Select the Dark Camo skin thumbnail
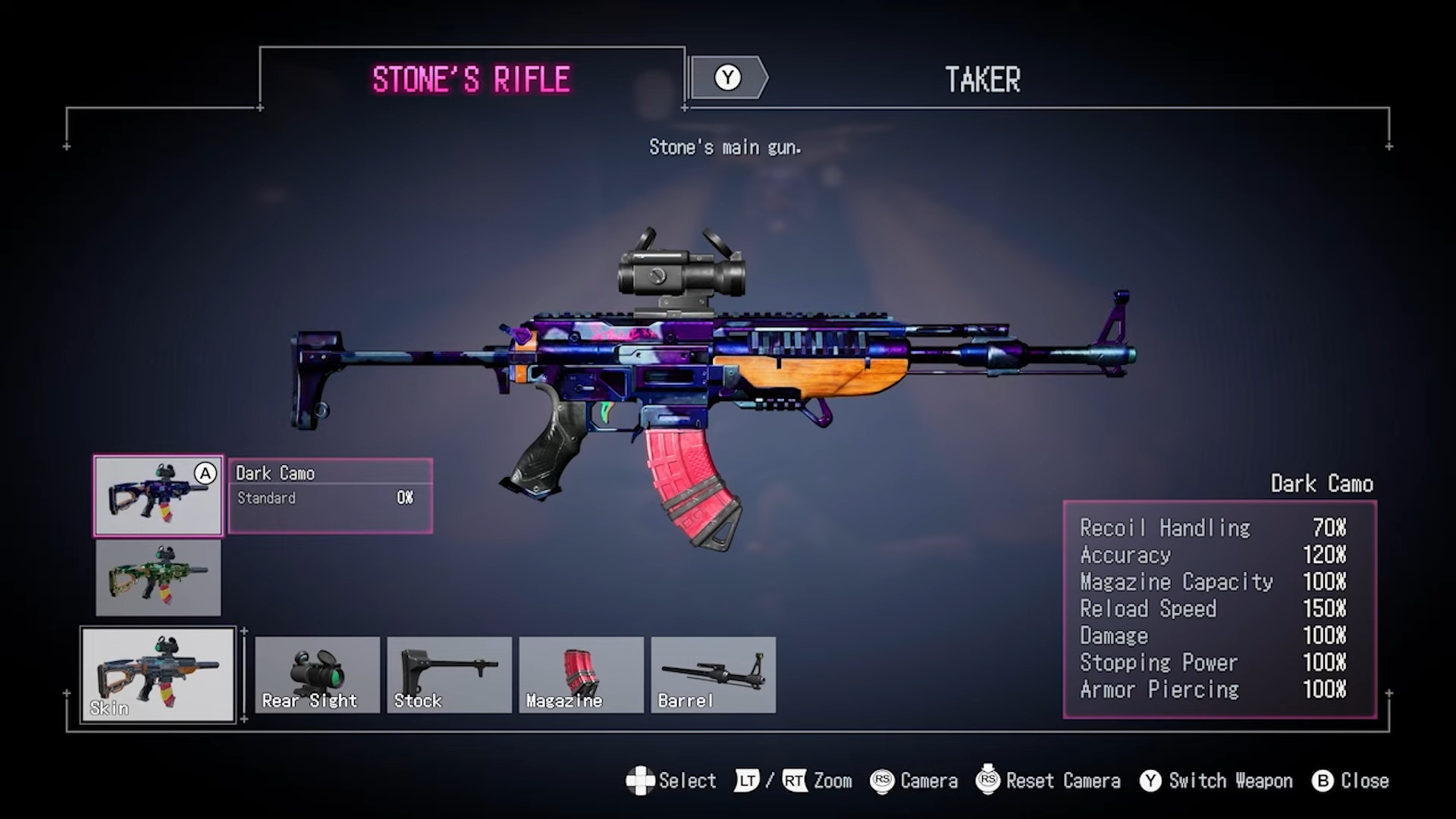The image size is (1456, 819). click(158, 496)
